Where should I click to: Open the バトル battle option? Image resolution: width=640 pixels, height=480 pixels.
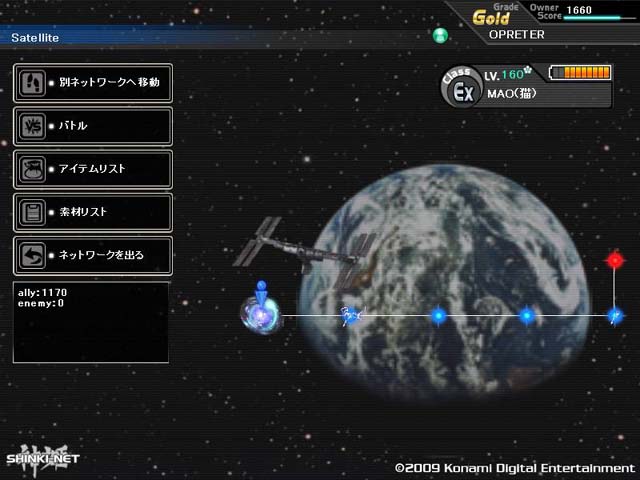click(x=92, y=126)
